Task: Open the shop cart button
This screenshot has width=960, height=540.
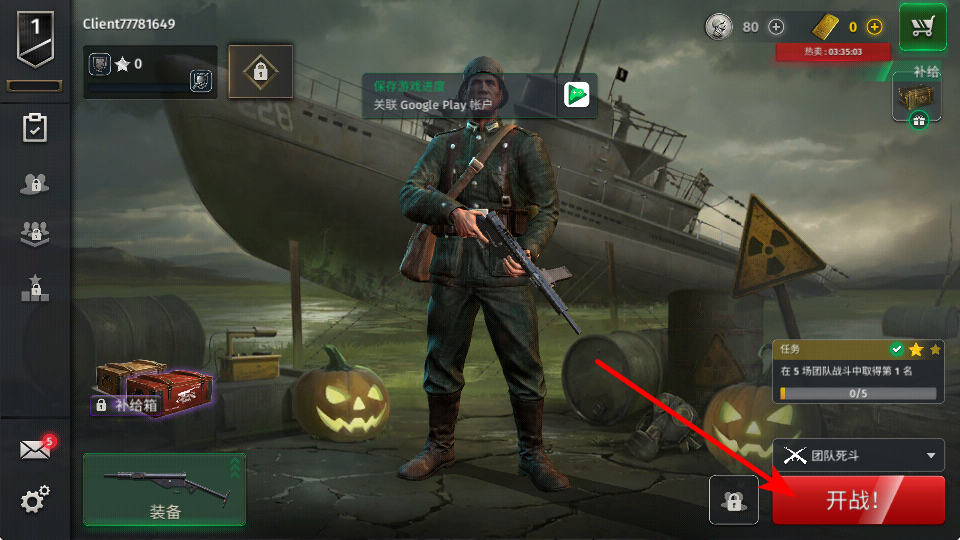Action: point(923,27)
